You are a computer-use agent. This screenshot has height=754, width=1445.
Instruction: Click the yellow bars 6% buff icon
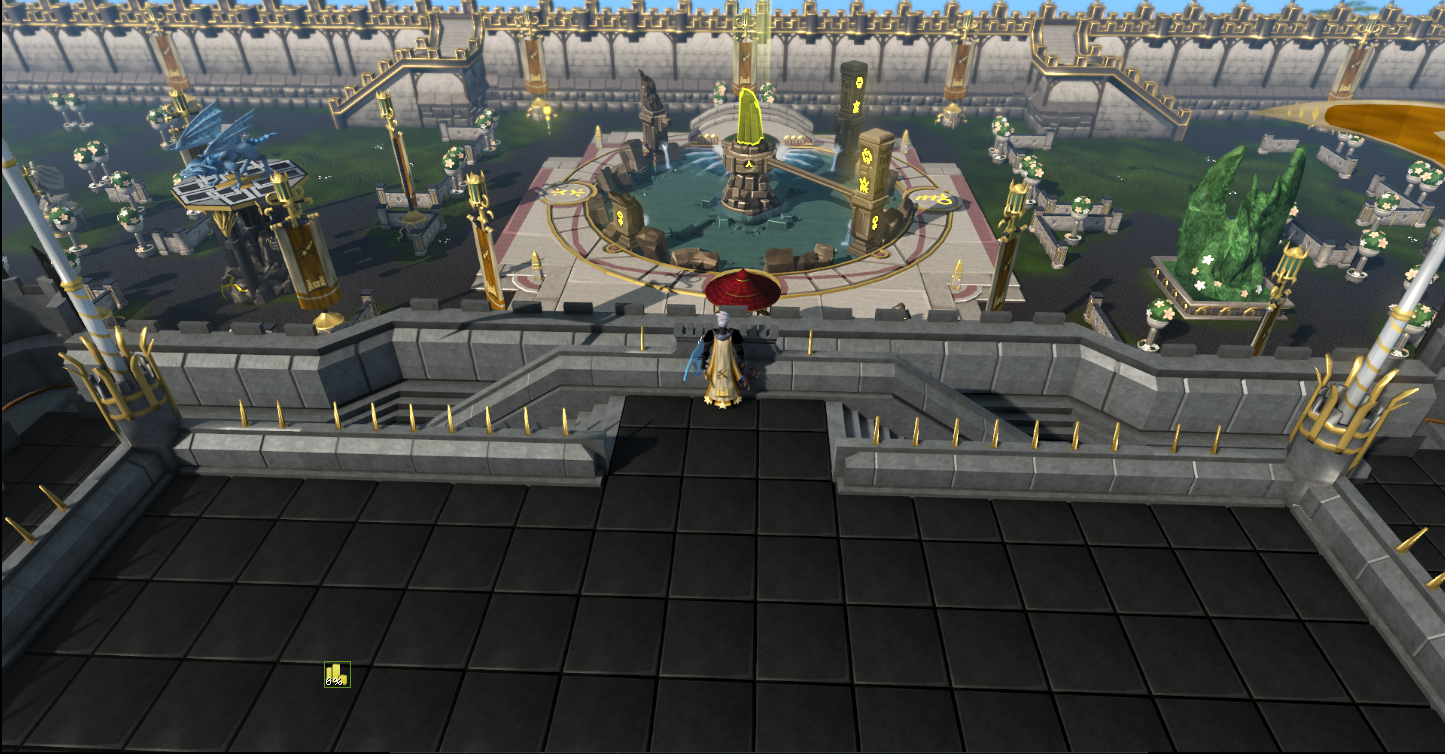pyautogui.click(x=337, y=675)
